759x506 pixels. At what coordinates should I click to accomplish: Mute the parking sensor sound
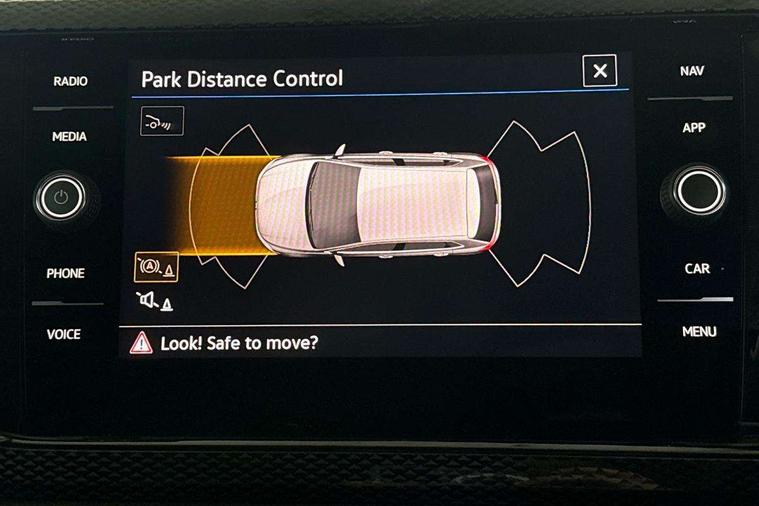click(155, 300)
